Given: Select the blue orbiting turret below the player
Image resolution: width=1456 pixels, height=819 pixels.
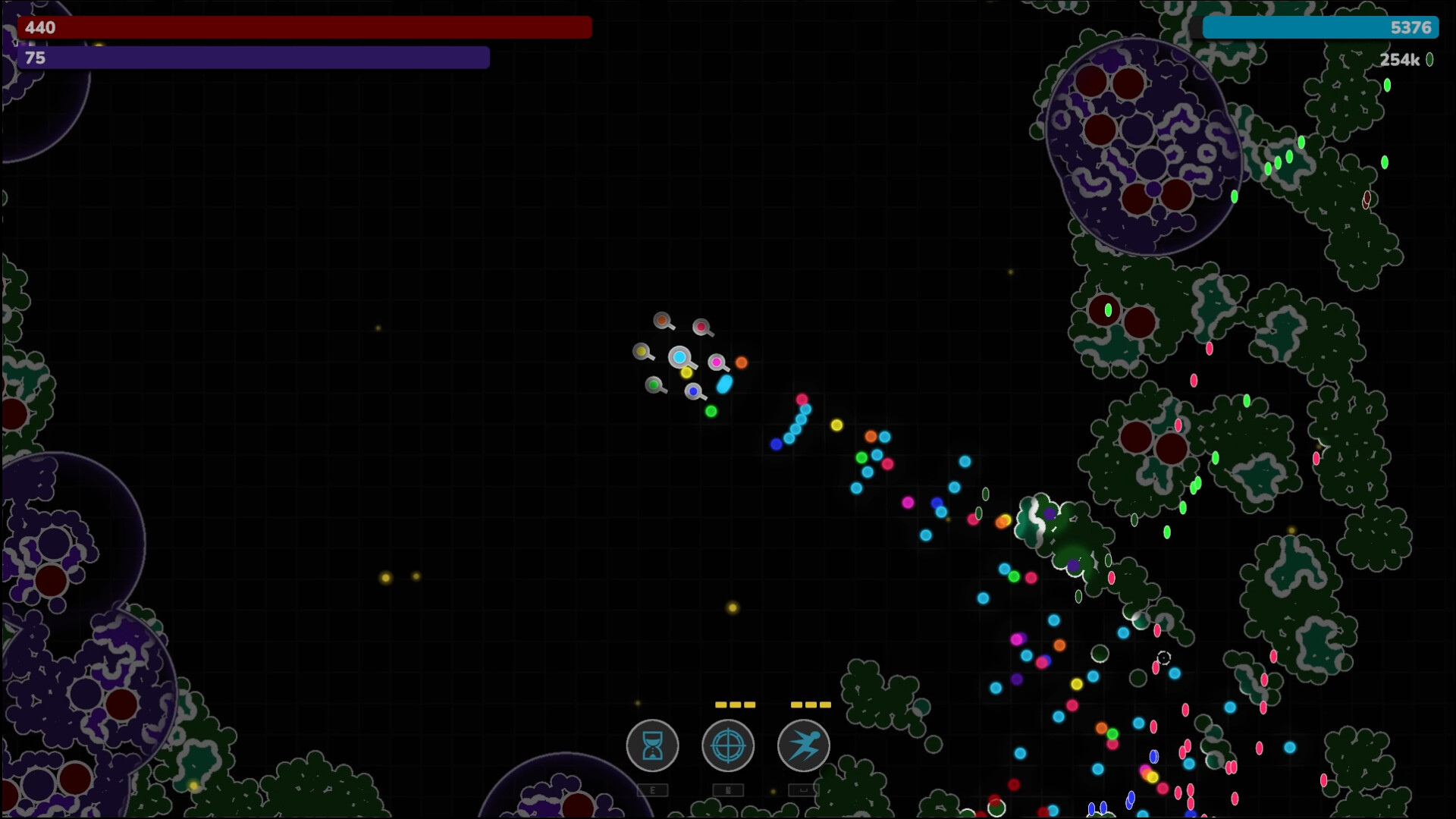Looking at the screenshot, I should point(692,391).
